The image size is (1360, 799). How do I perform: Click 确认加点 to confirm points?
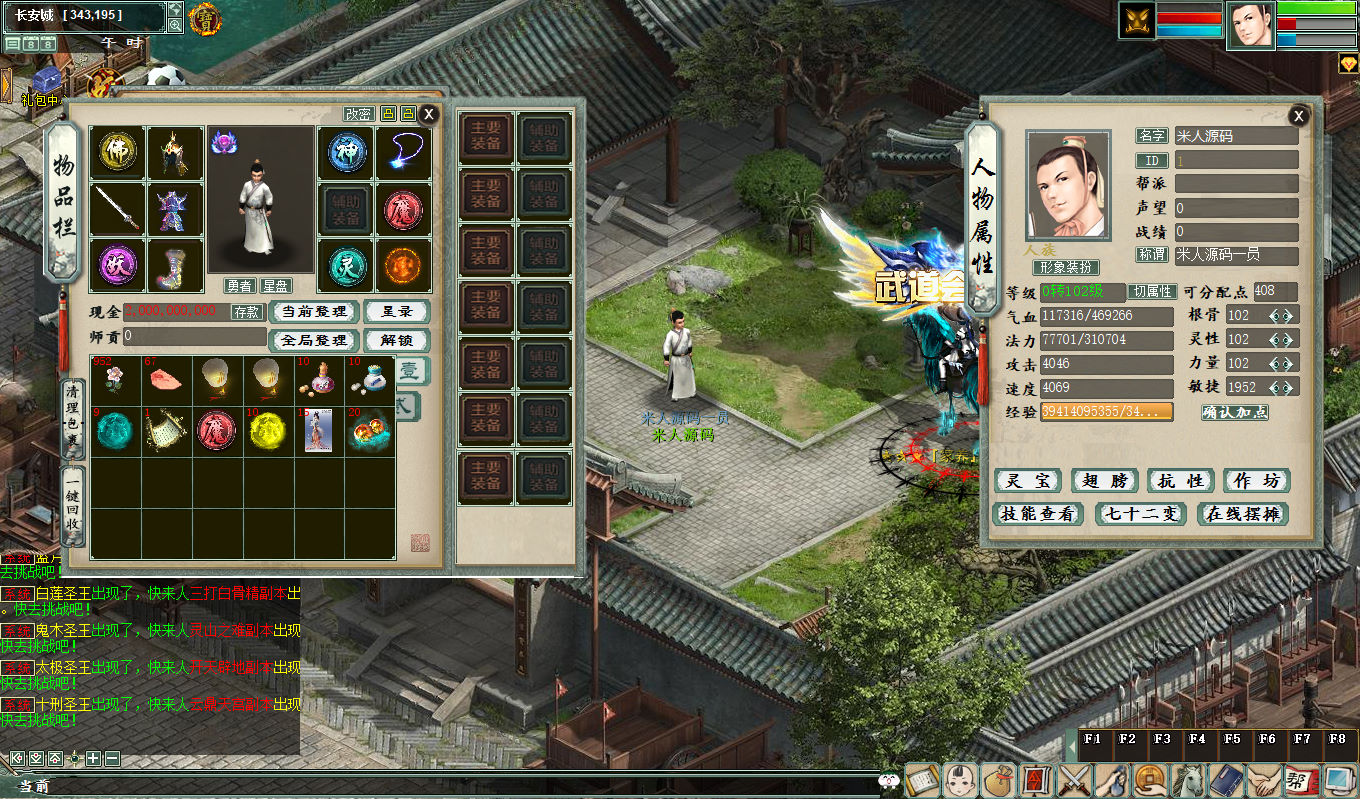(1235, 412)
